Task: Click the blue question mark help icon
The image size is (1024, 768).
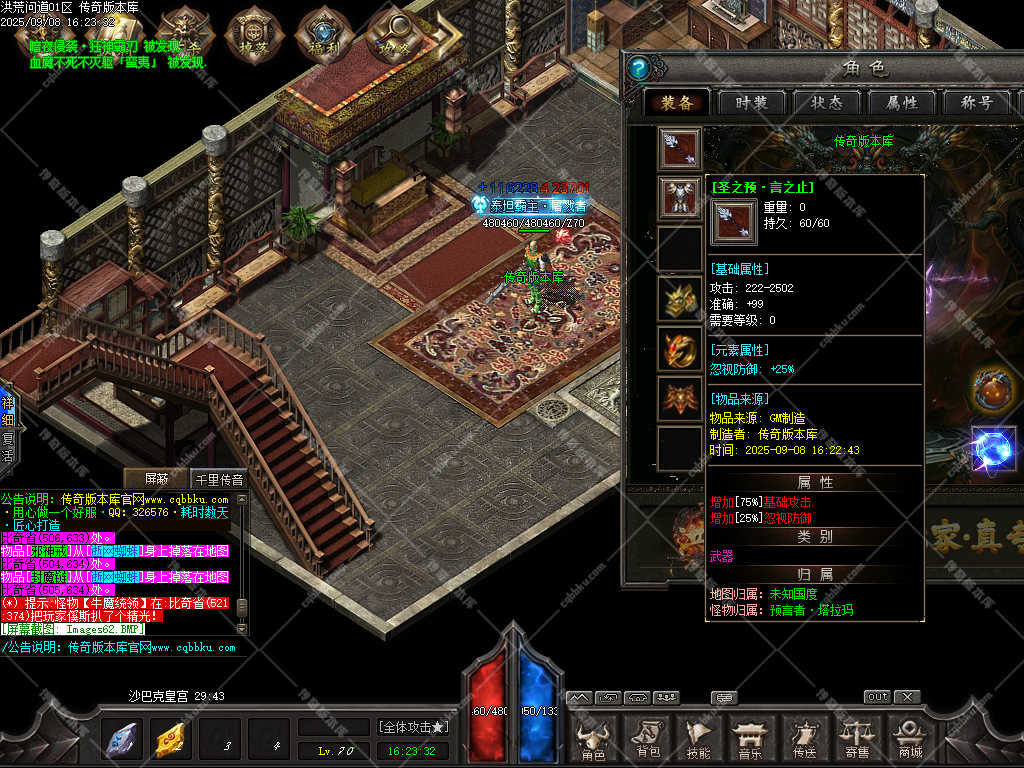Action: coord(639,68)
